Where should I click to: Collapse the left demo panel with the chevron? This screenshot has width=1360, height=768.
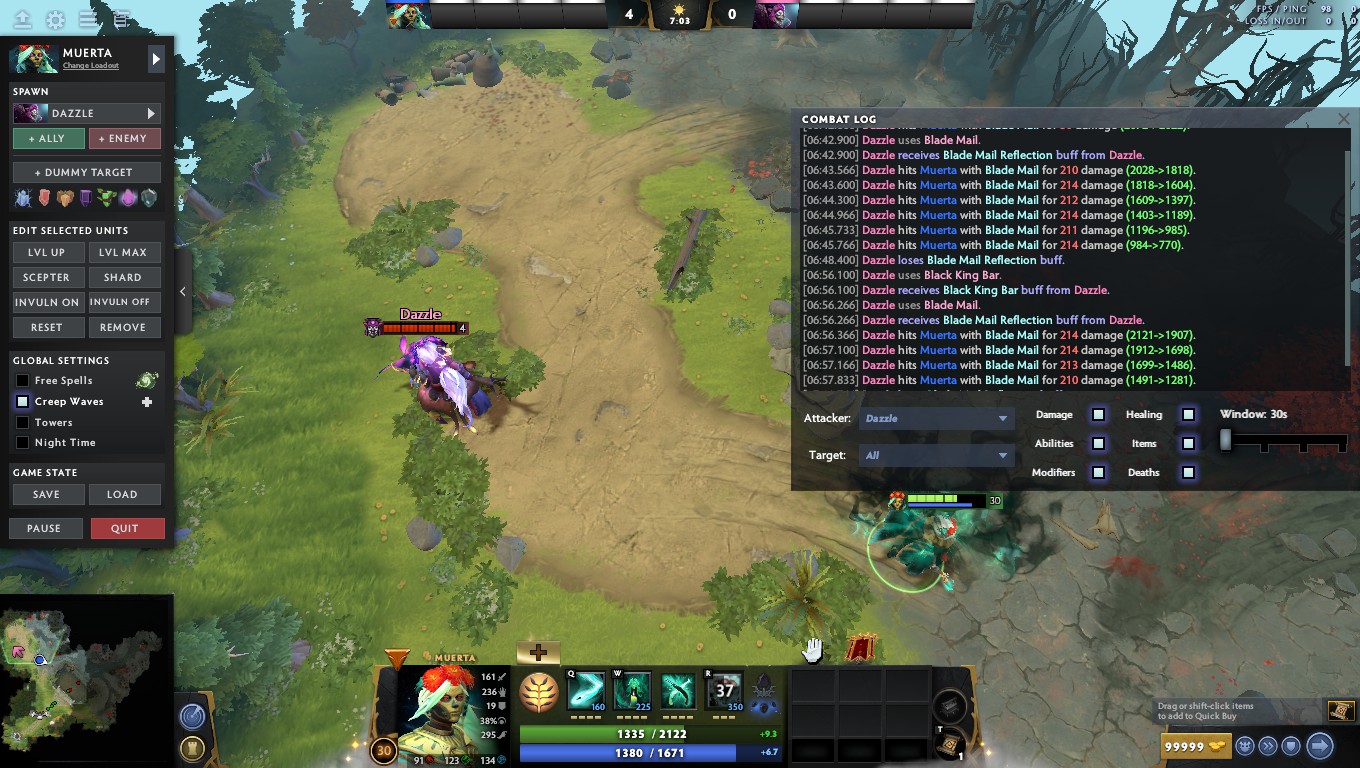[x=183, y=291]
